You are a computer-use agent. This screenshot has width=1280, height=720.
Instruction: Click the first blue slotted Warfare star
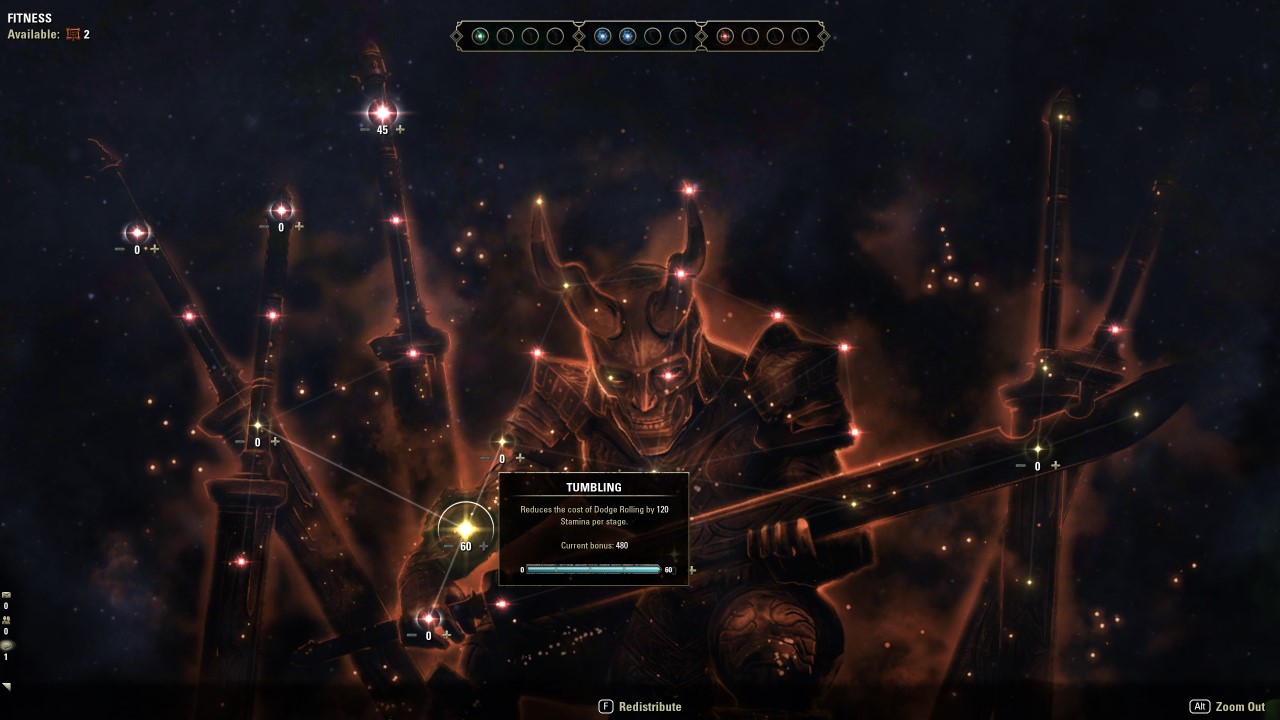[602, 35]
